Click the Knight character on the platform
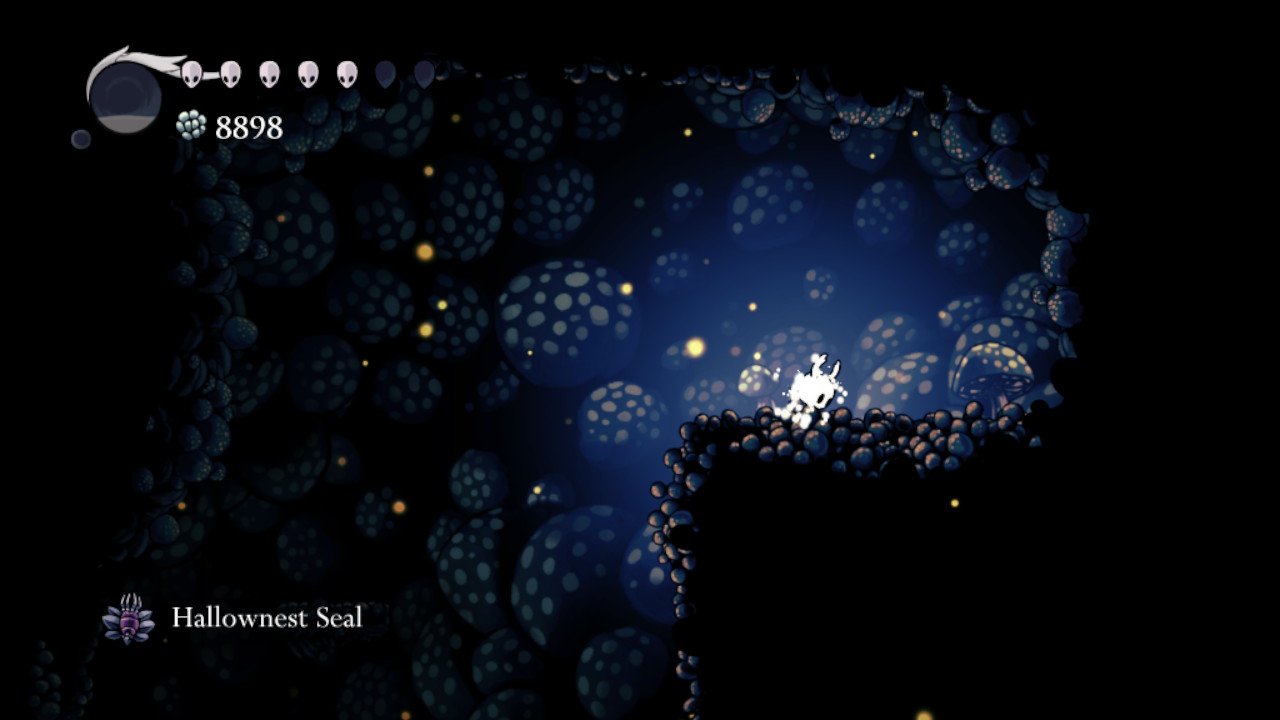Viewport: 1280px width, 720px height. coord(810,388)
